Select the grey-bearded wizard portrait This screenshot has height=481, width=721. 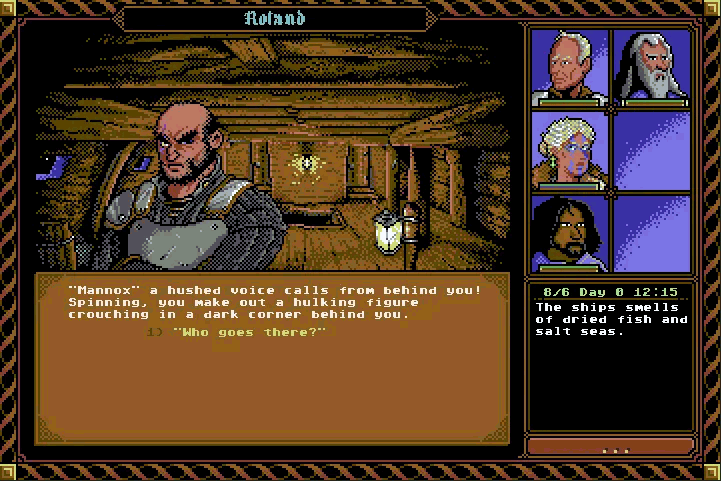(x=651, y=67)
